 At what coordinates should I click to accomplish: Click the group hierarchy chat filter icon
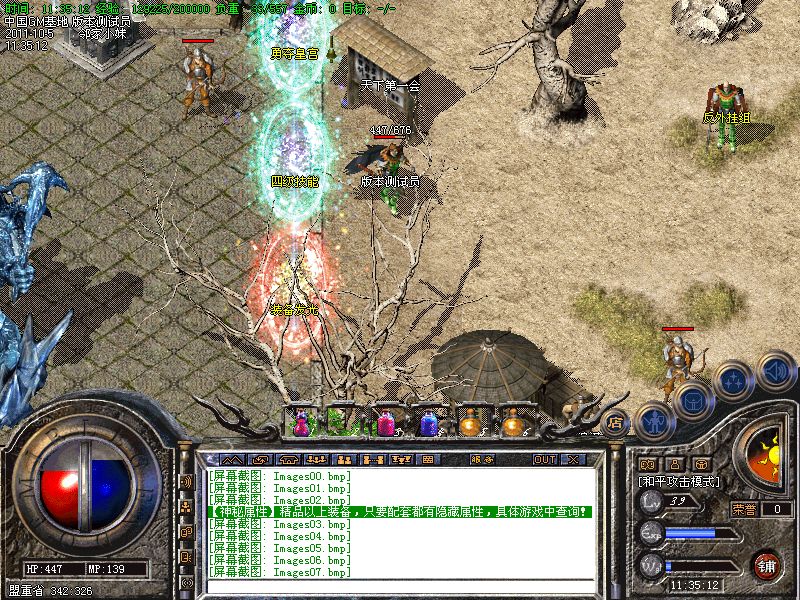[186, 507]
